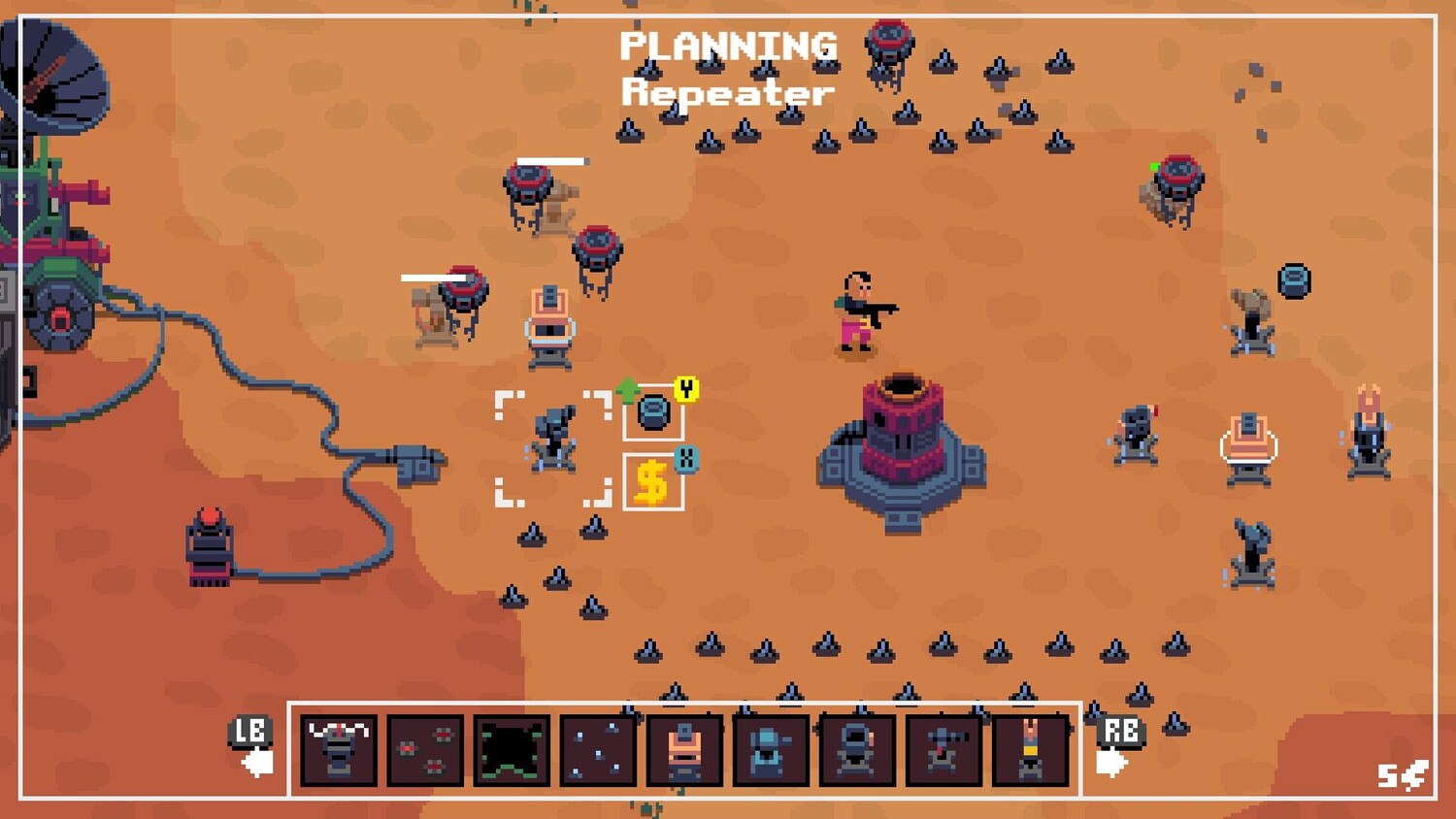The image size is (1456, 819).
Task: Click the turret inside the selection brackets
Action: pos(553,441)
